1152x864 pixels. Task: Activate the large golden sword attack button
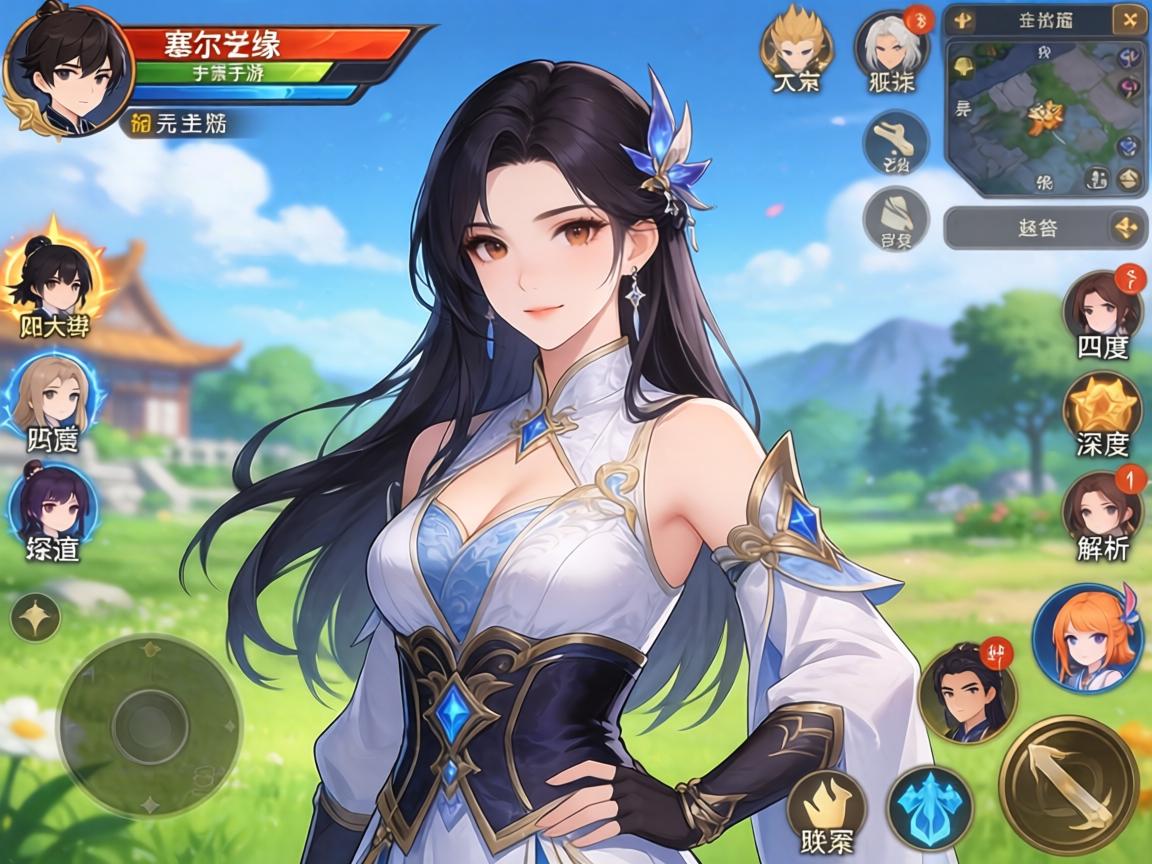pos(1068,784)
